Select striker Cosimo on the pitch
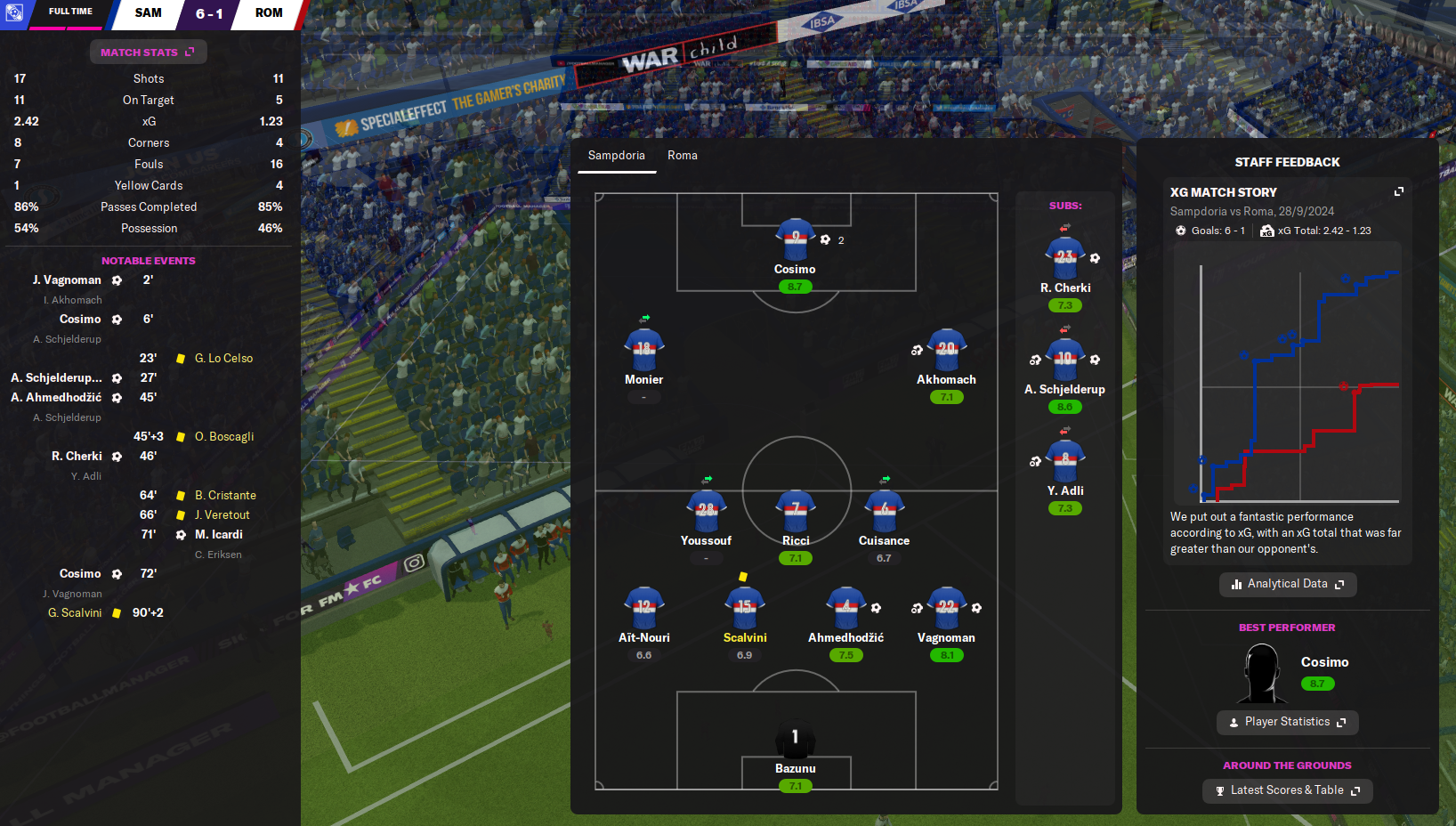This screenshot has width=1456, height=826. [795, 240]
